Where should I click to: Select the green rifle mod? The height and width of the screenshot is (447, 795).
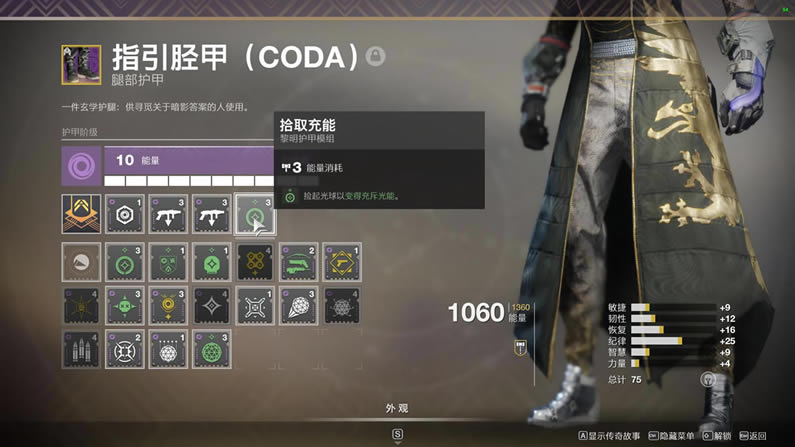298,263
